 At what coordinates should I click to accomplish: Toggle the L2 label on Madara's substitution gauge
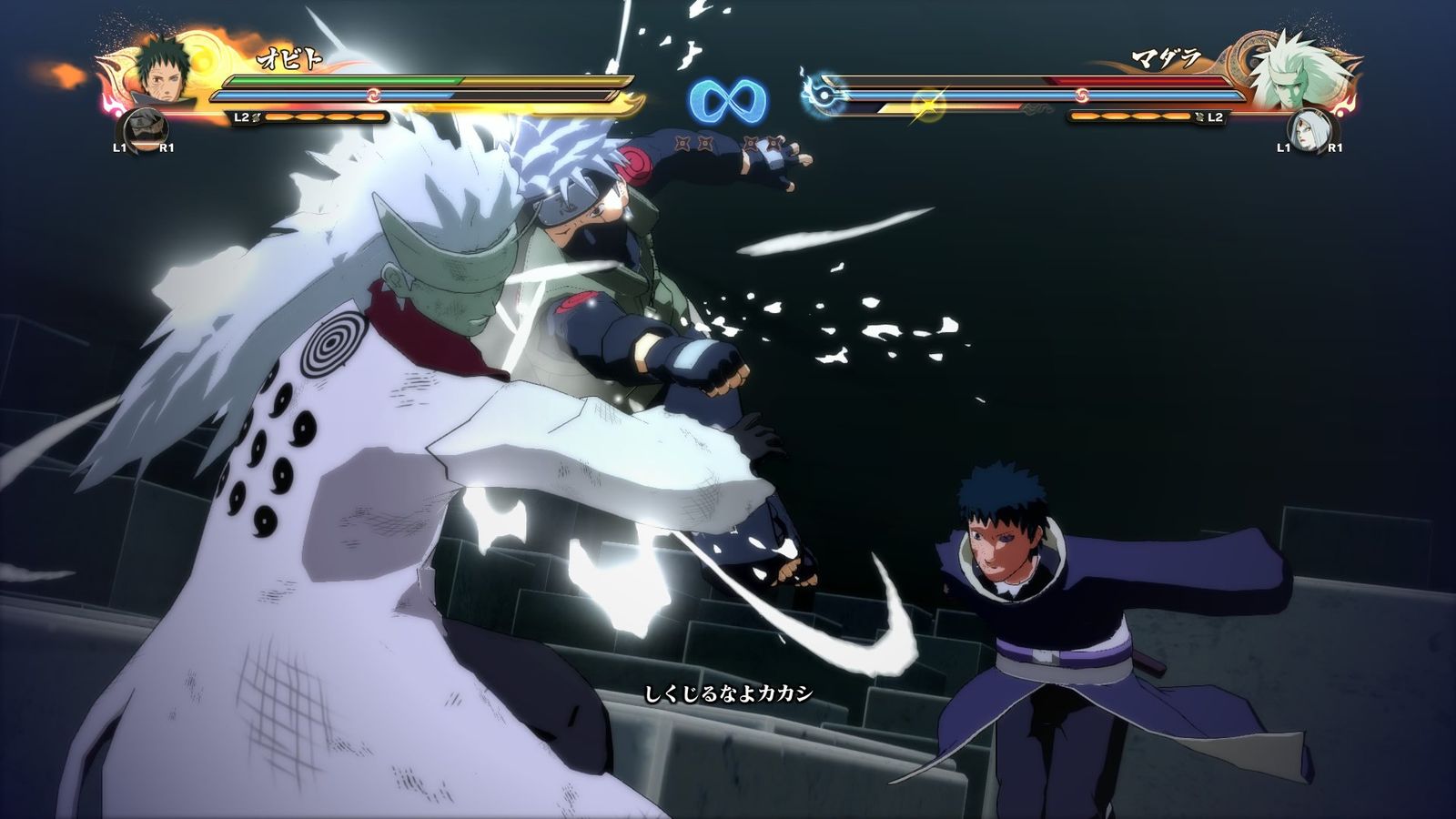1214,116
